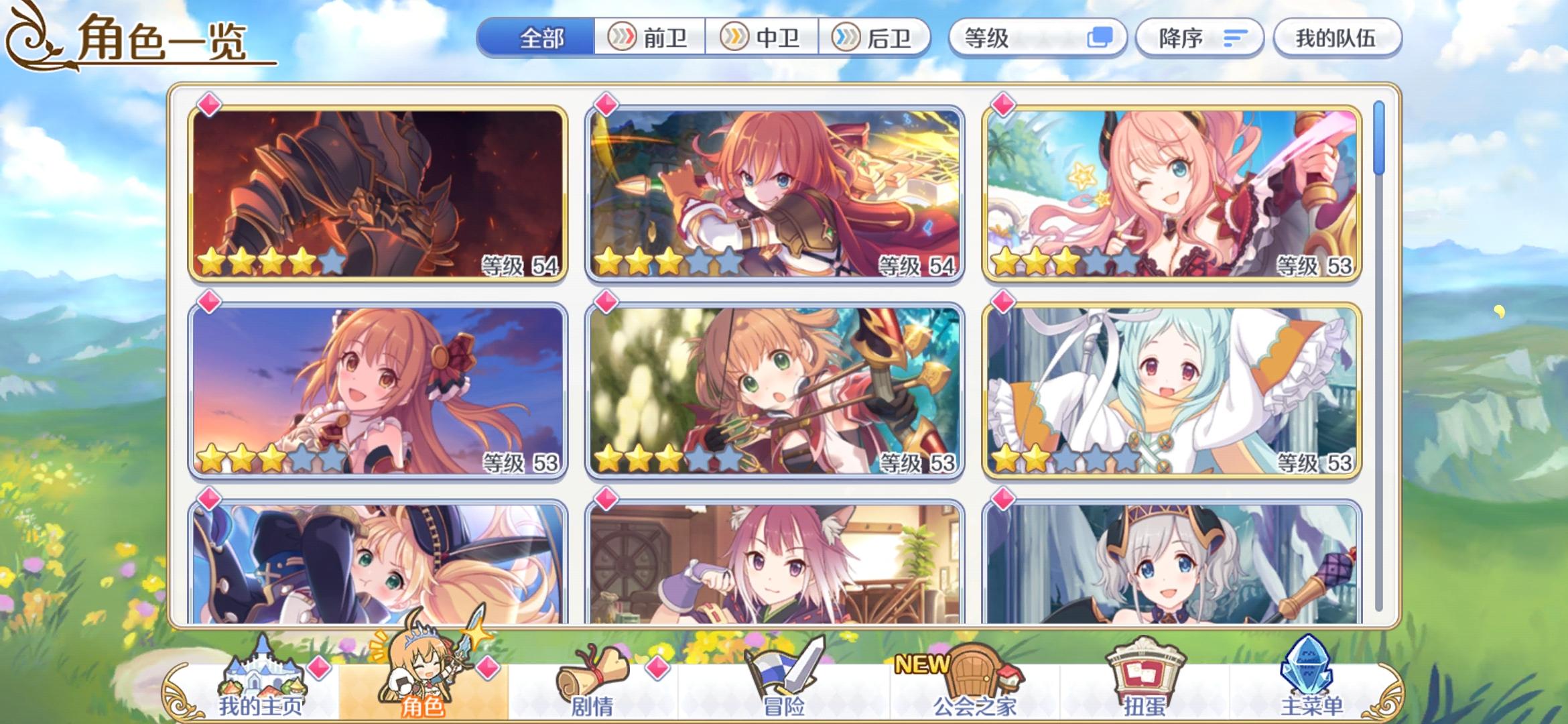Open the 我的队伍 my teams button
The image size is (1568, 724).
coord(1336,38)
